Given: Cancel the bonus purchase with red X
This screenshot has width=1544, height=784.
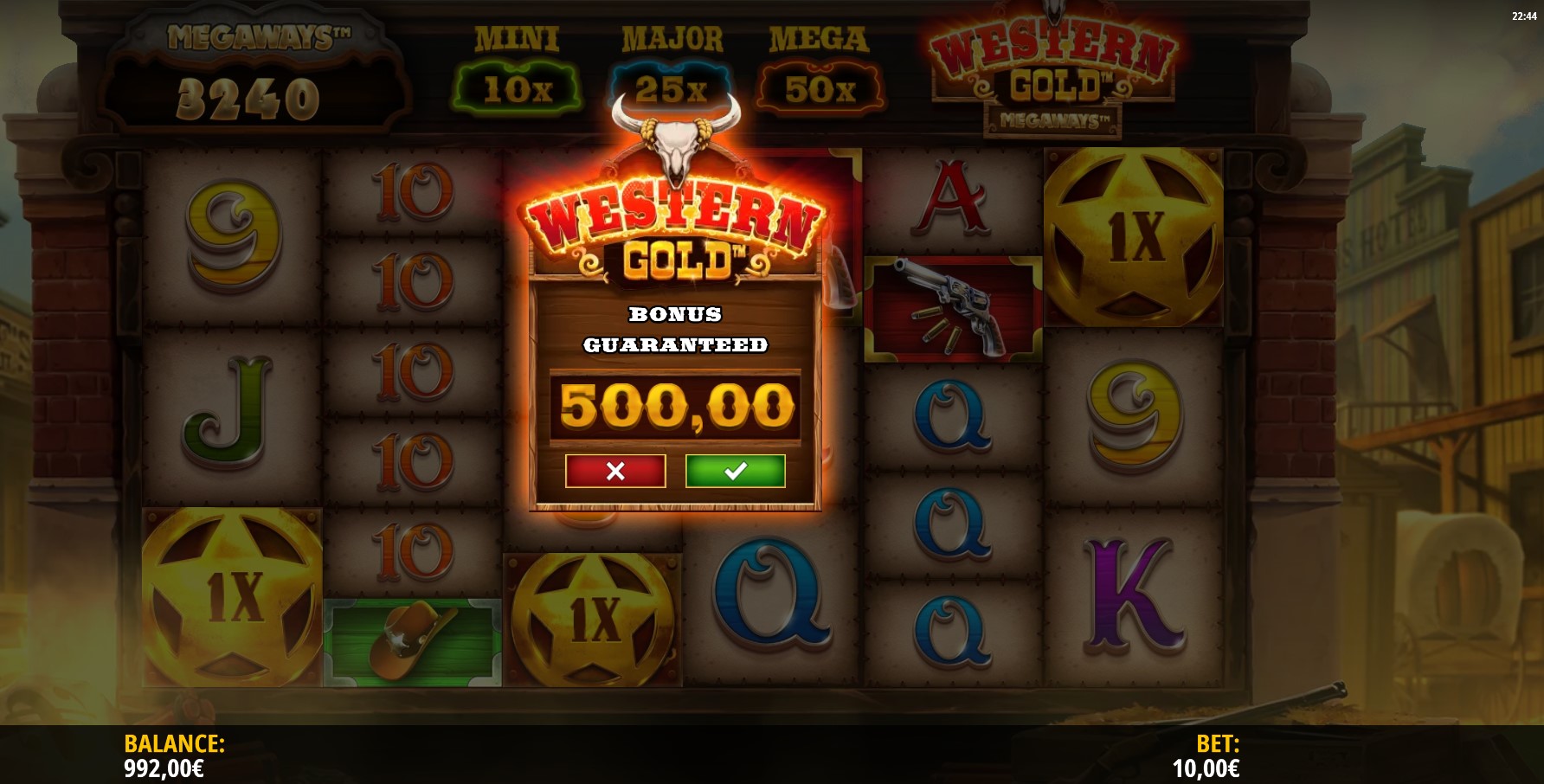Looking at the screenshot, I should [615, 471].
